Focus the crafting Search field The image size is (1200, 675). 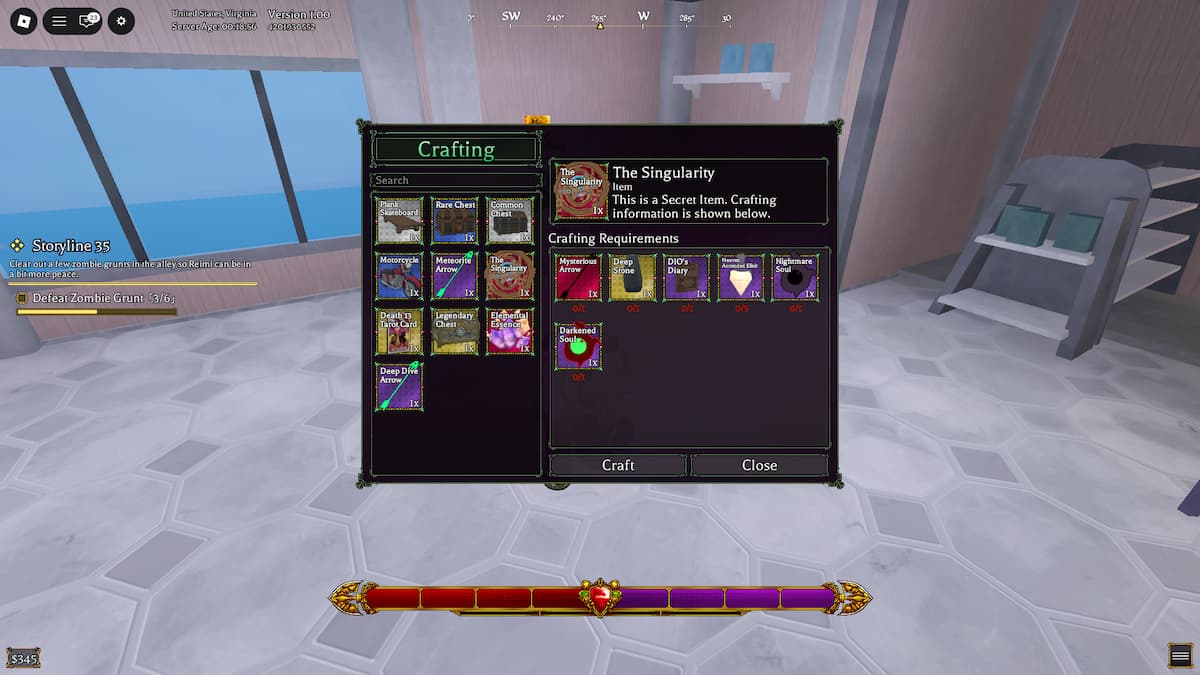[x=456, y=180]
